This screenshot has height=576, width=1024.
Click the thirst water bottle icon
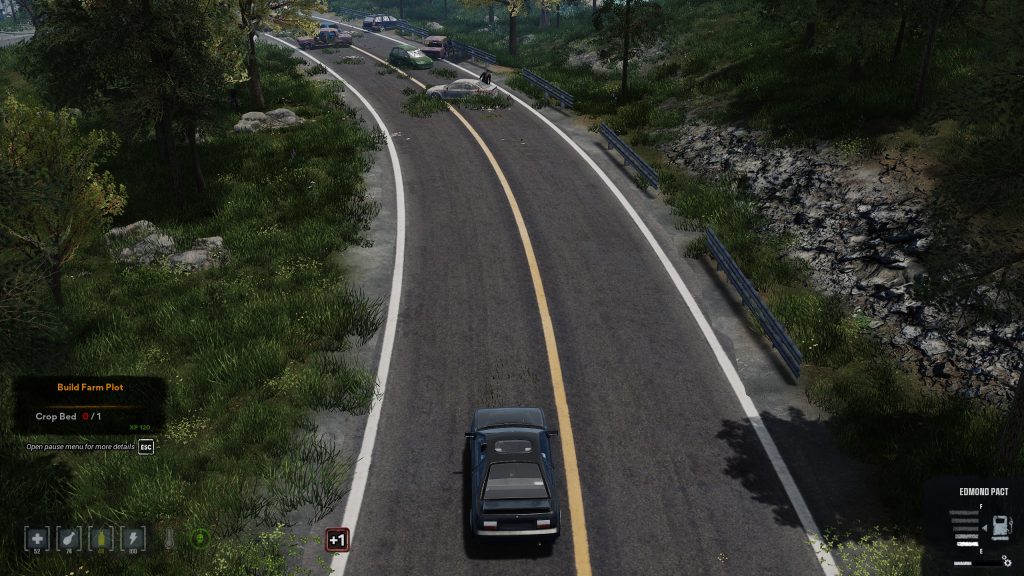pyautogui.click(x=101, y=539)
